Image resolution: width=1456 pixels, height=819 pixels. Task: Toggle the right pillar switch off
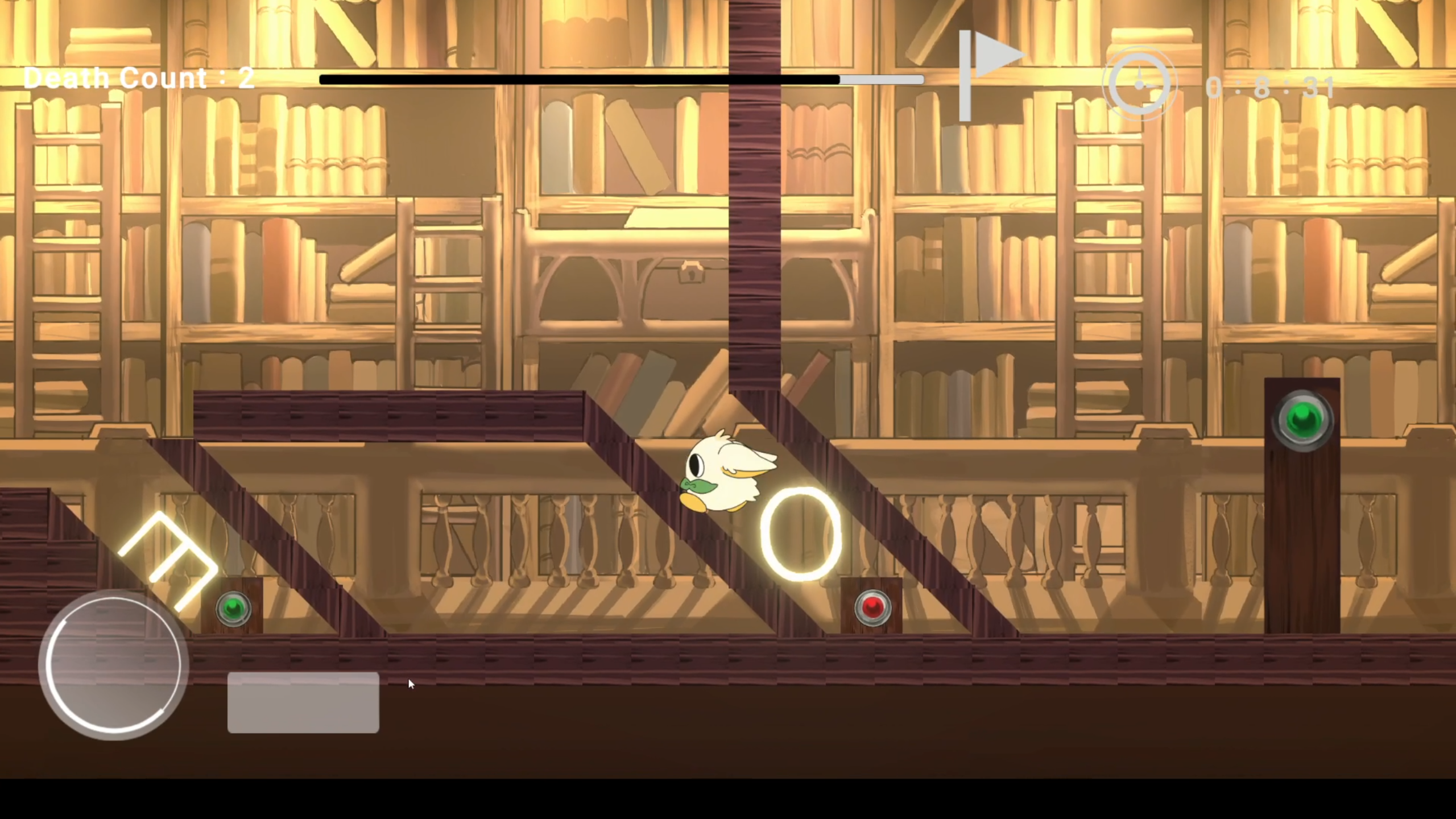[1304, 420]
